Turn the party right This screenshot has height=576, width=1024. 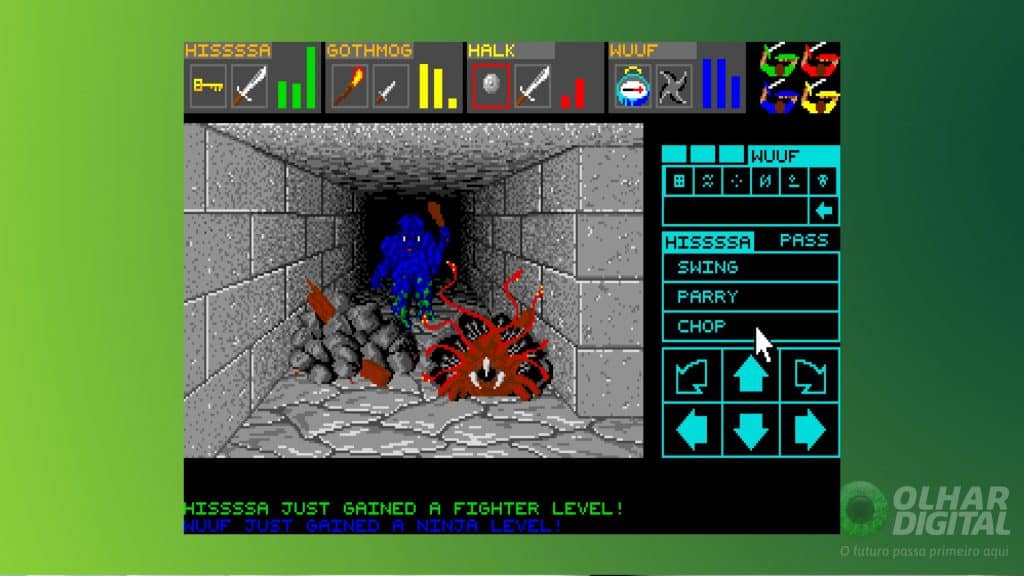810,375
